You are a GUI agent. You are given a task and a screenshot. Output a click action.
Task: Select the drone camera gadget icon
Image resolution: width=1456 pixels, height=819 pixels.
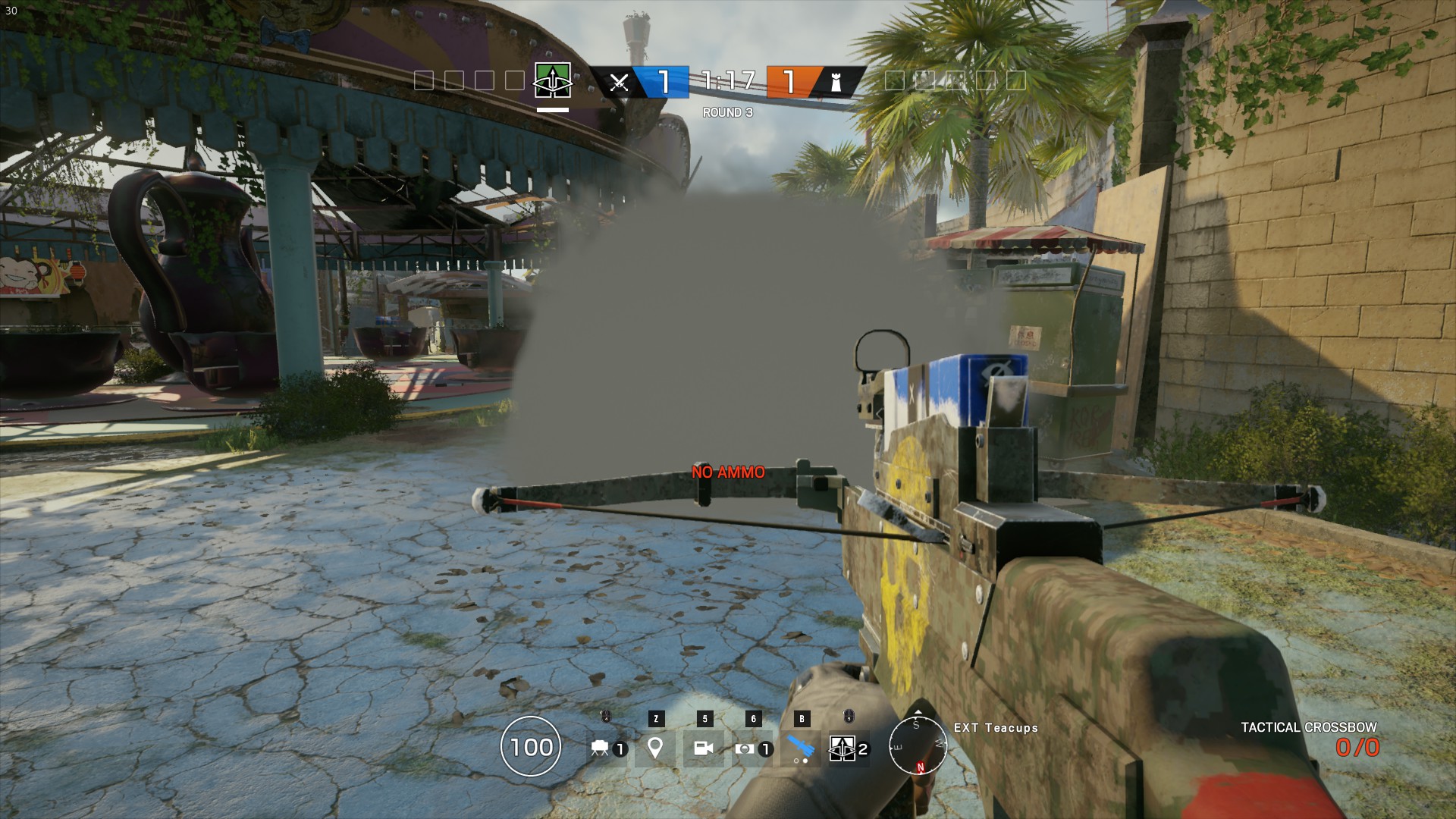pyautogui.click(x=601, y=748)
